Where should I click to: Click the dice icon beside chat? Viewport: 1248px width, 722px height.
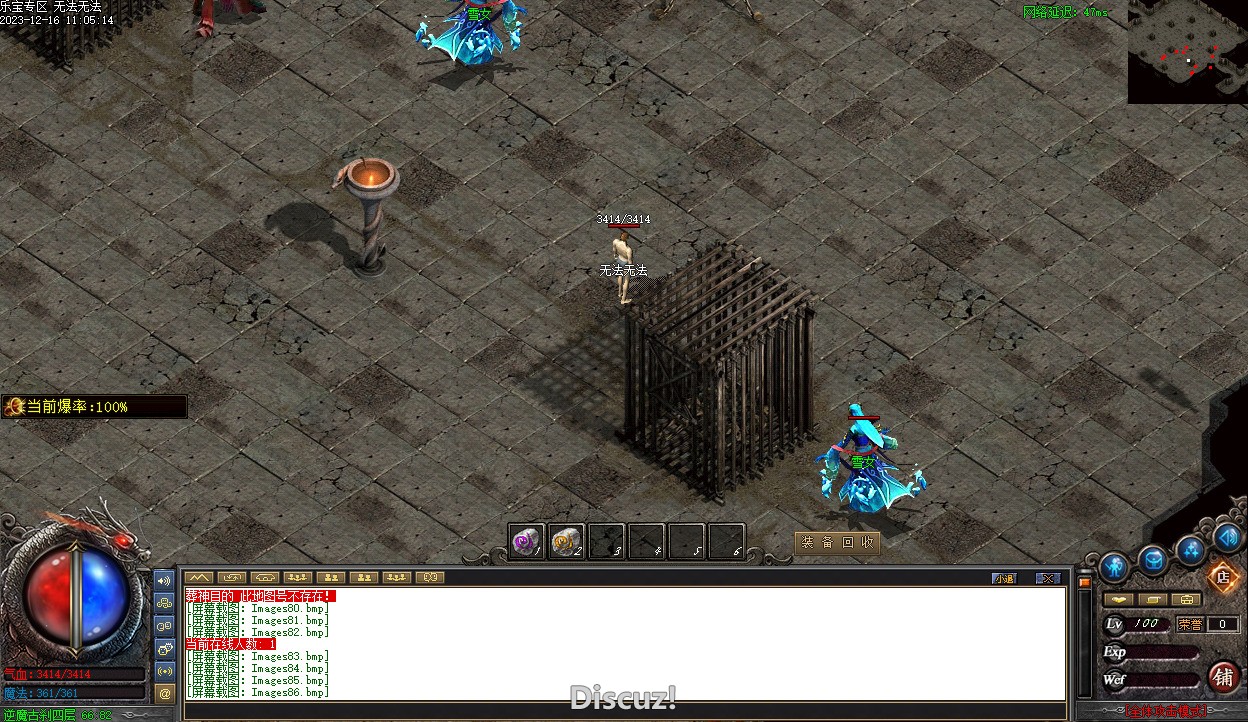pos(165,648)
